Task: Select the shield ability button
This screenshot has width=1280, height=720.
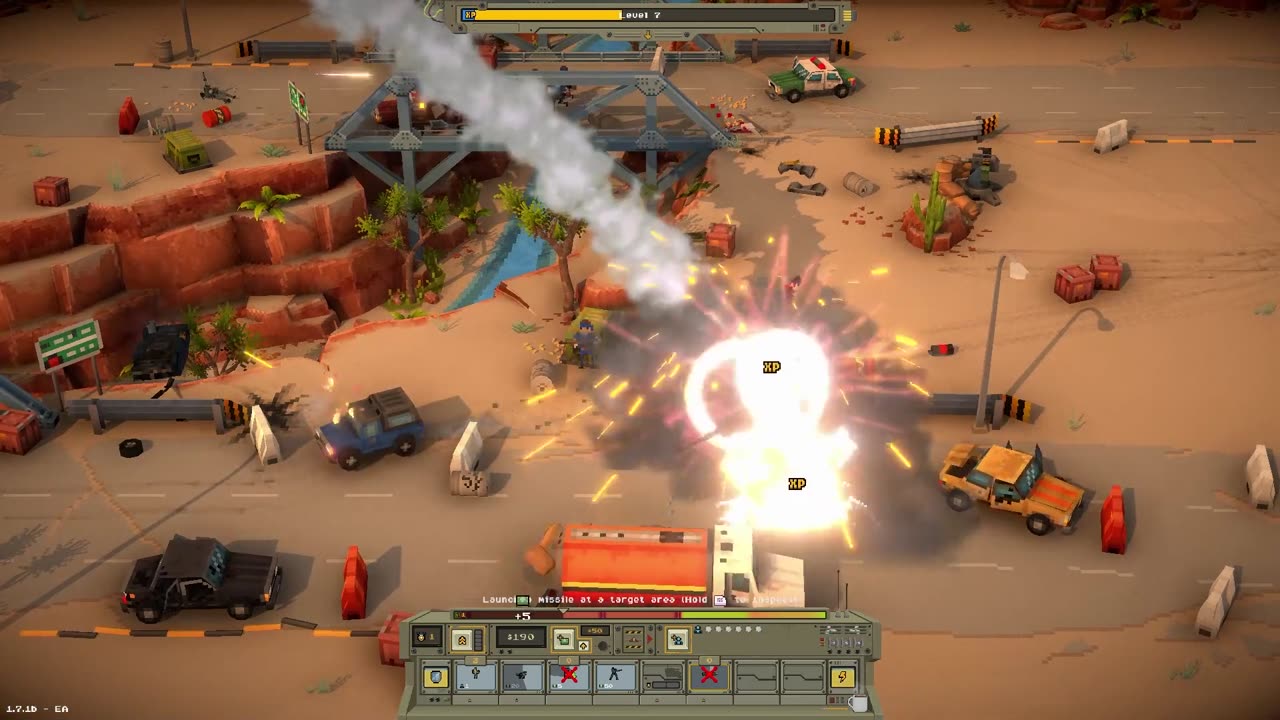Action: click(x=436, y=677)
